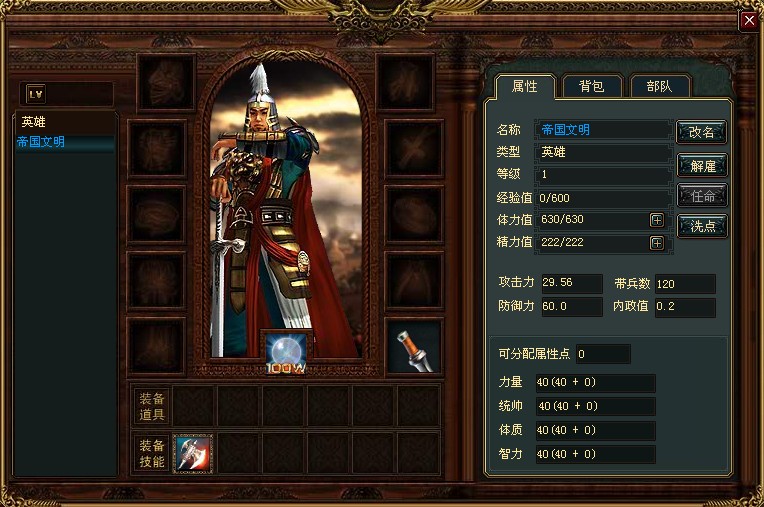This screenshot has width=764, height=507.
Task: Switch to the 属性 tab
Action: 524,87
